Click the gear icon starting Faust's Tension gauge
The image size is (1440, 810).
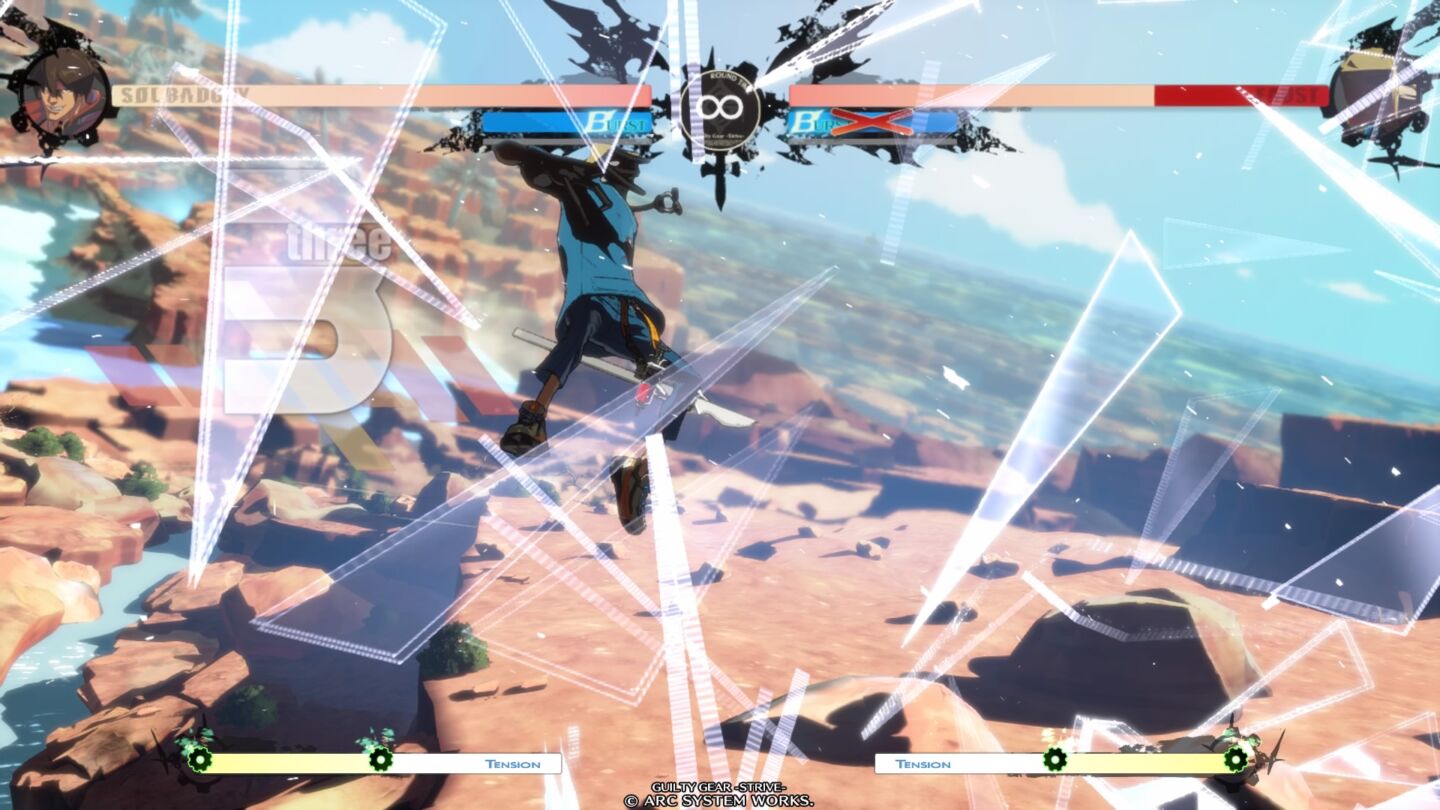pos(1055,761)
